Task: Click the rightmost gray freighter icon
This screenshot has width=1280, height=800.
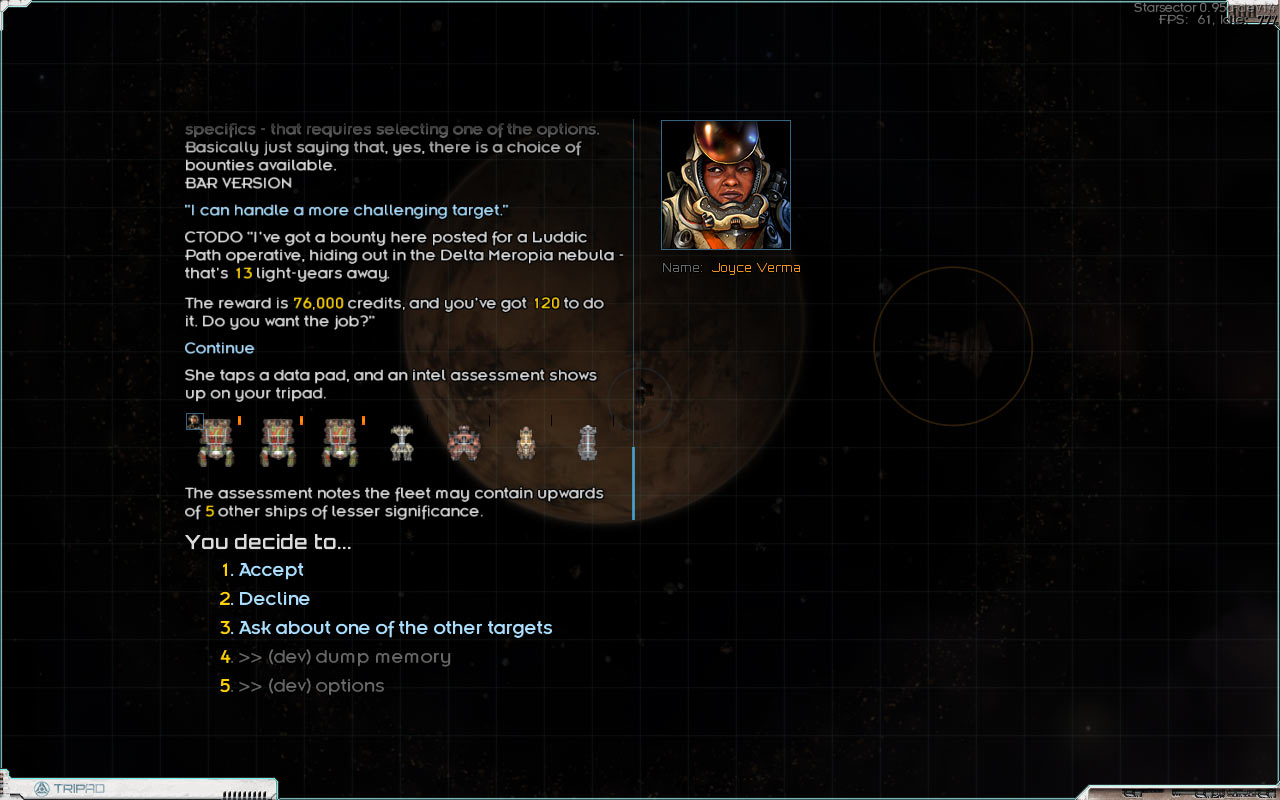Action: (x=588, y=440)
